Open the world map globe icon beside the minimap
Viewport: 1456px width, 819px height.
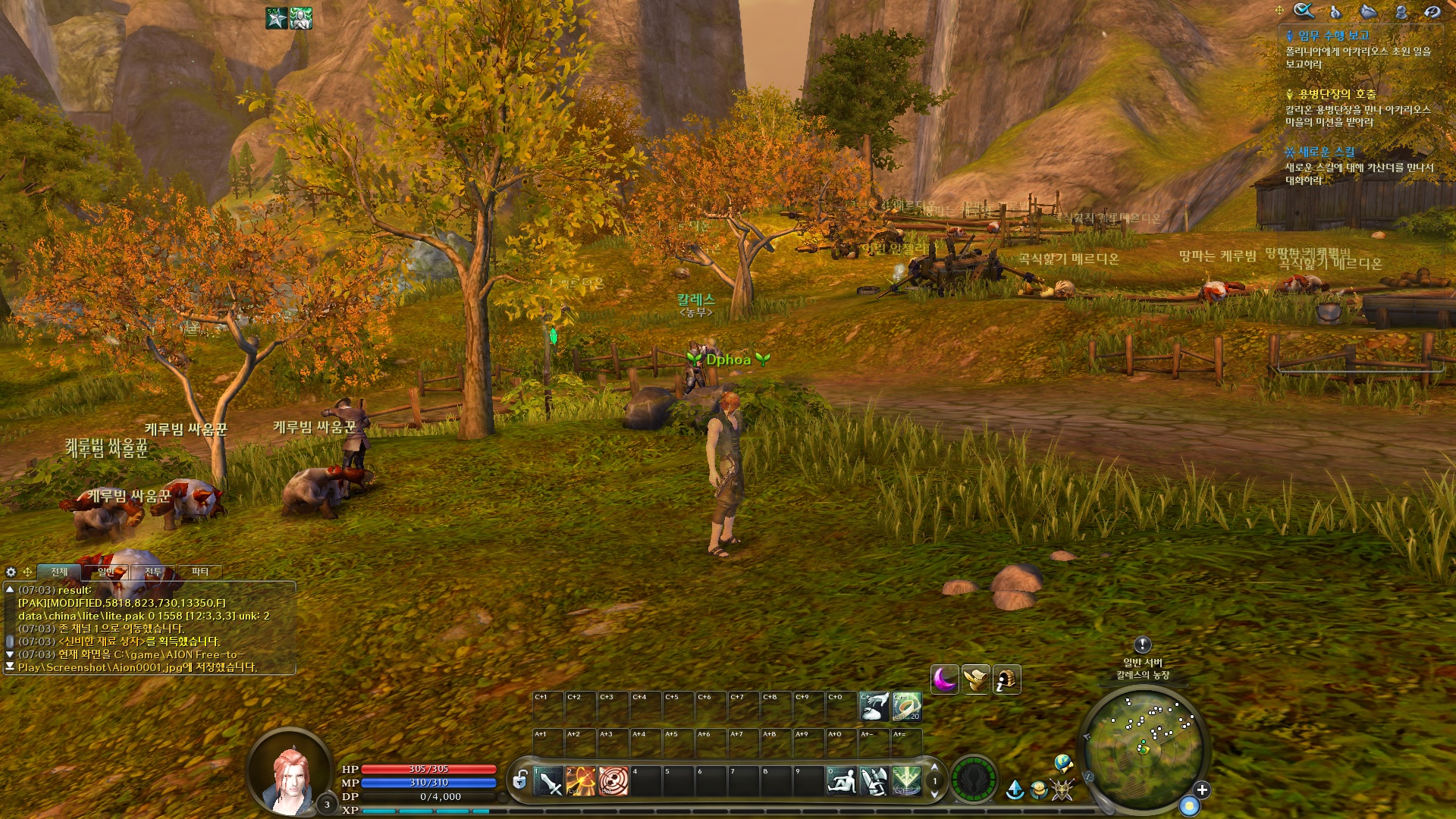point(1064,764)
